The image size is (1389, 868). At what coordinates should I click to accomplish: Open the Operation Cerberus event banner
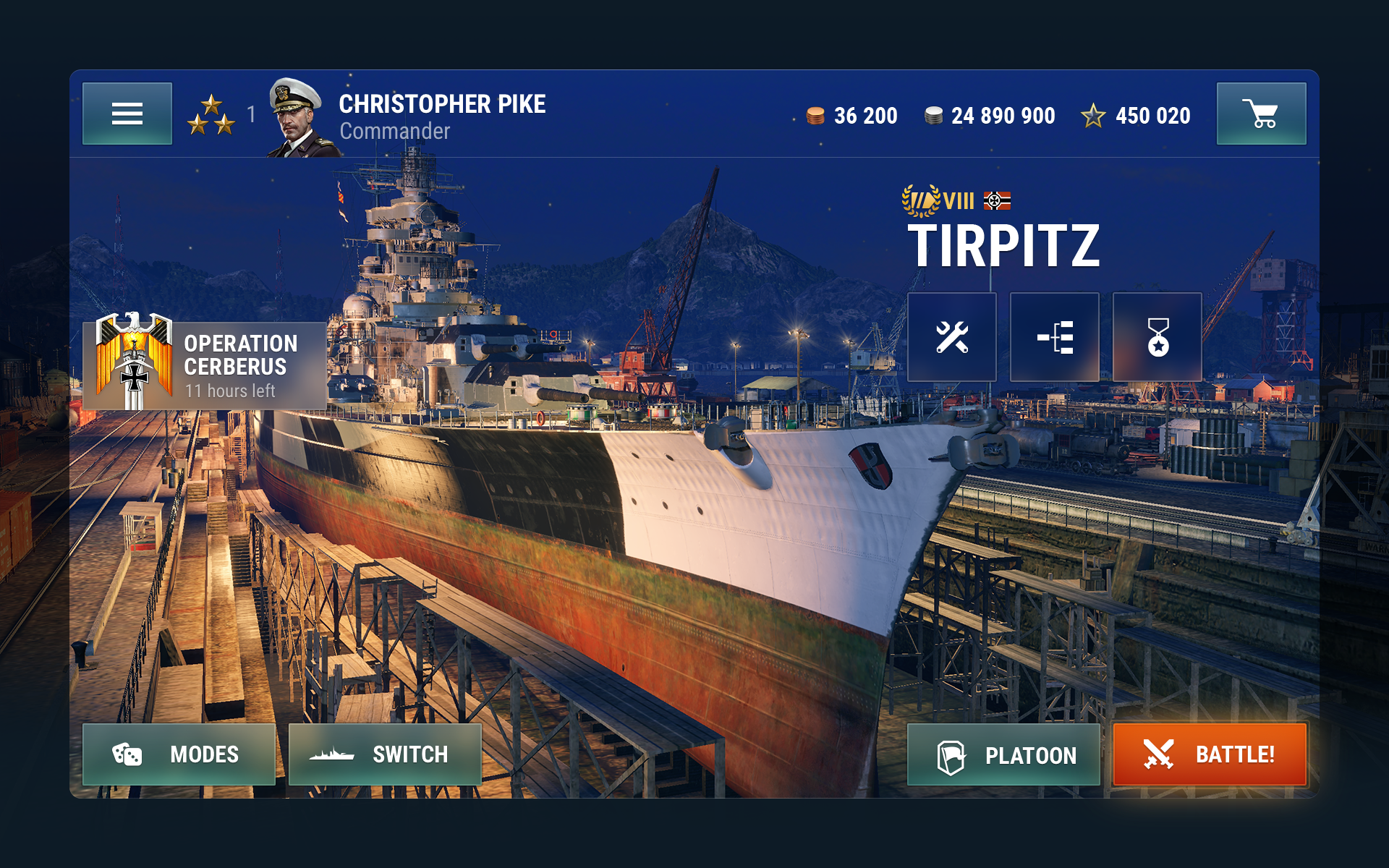tap(205, 365)
